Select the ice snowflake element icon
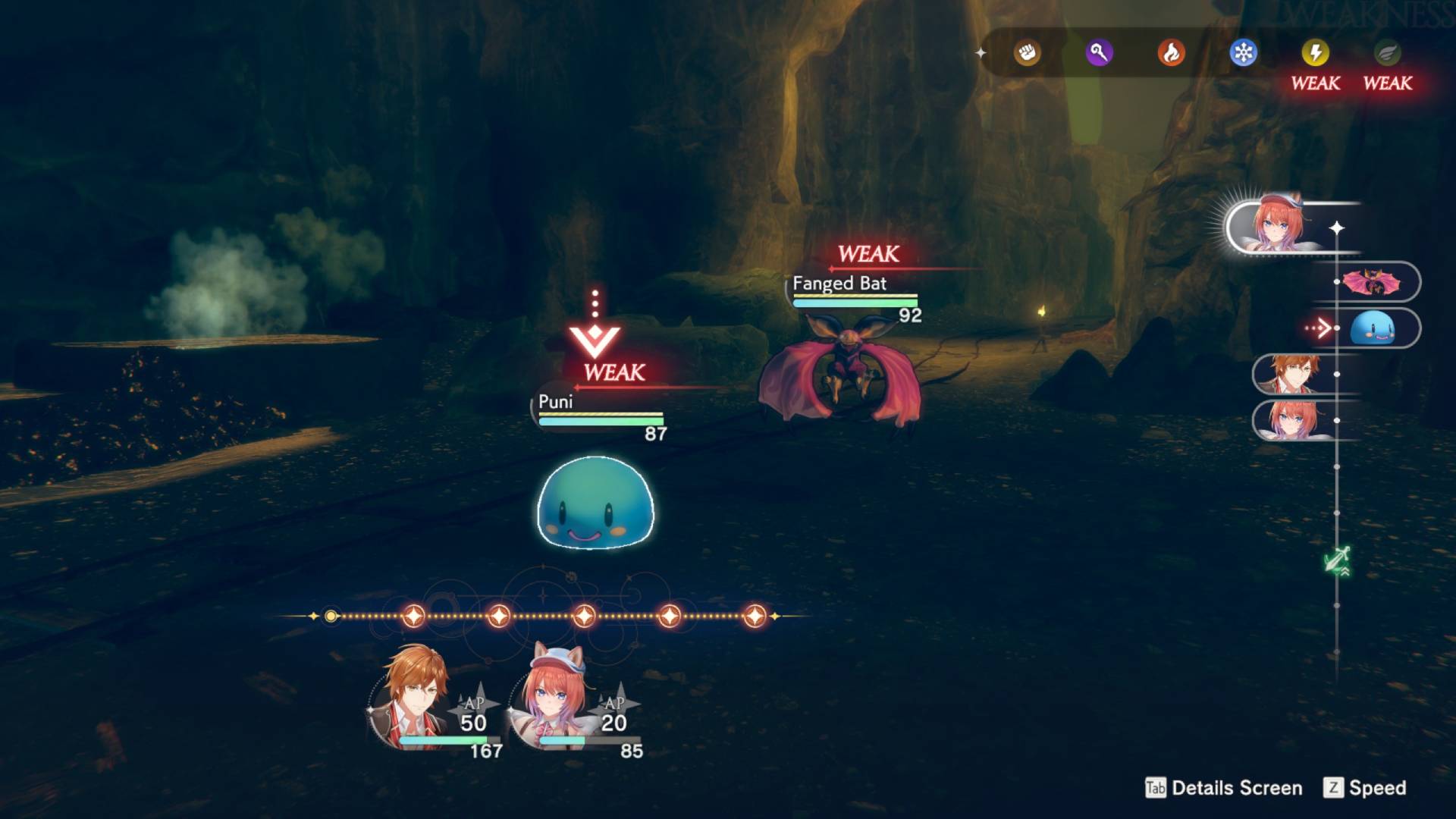The height and width of the screenshot is (819, 1456). point(1243,53)
